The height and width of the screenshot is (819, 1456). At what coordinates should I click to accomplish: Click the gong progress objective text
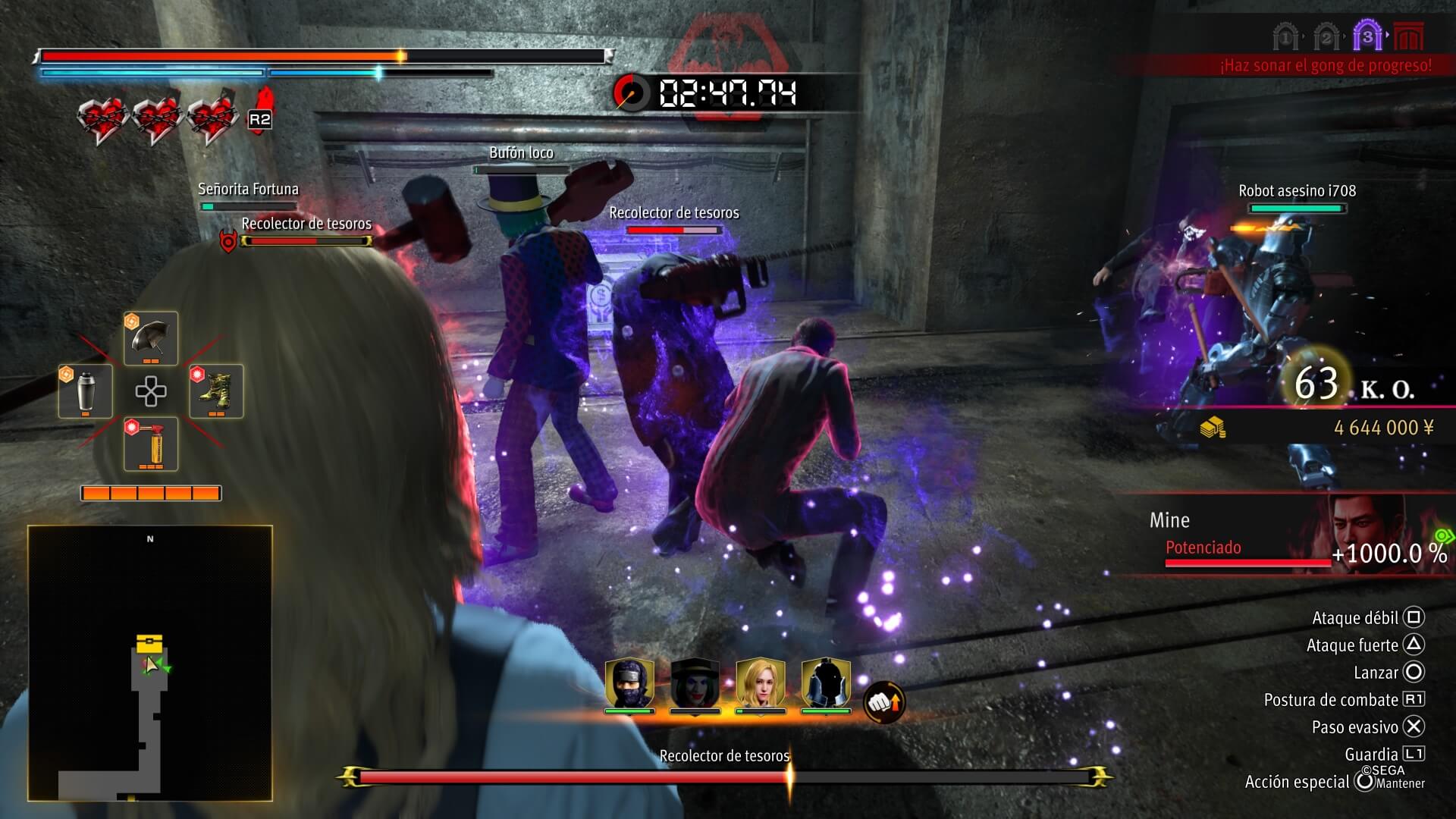coord(1326,66)
